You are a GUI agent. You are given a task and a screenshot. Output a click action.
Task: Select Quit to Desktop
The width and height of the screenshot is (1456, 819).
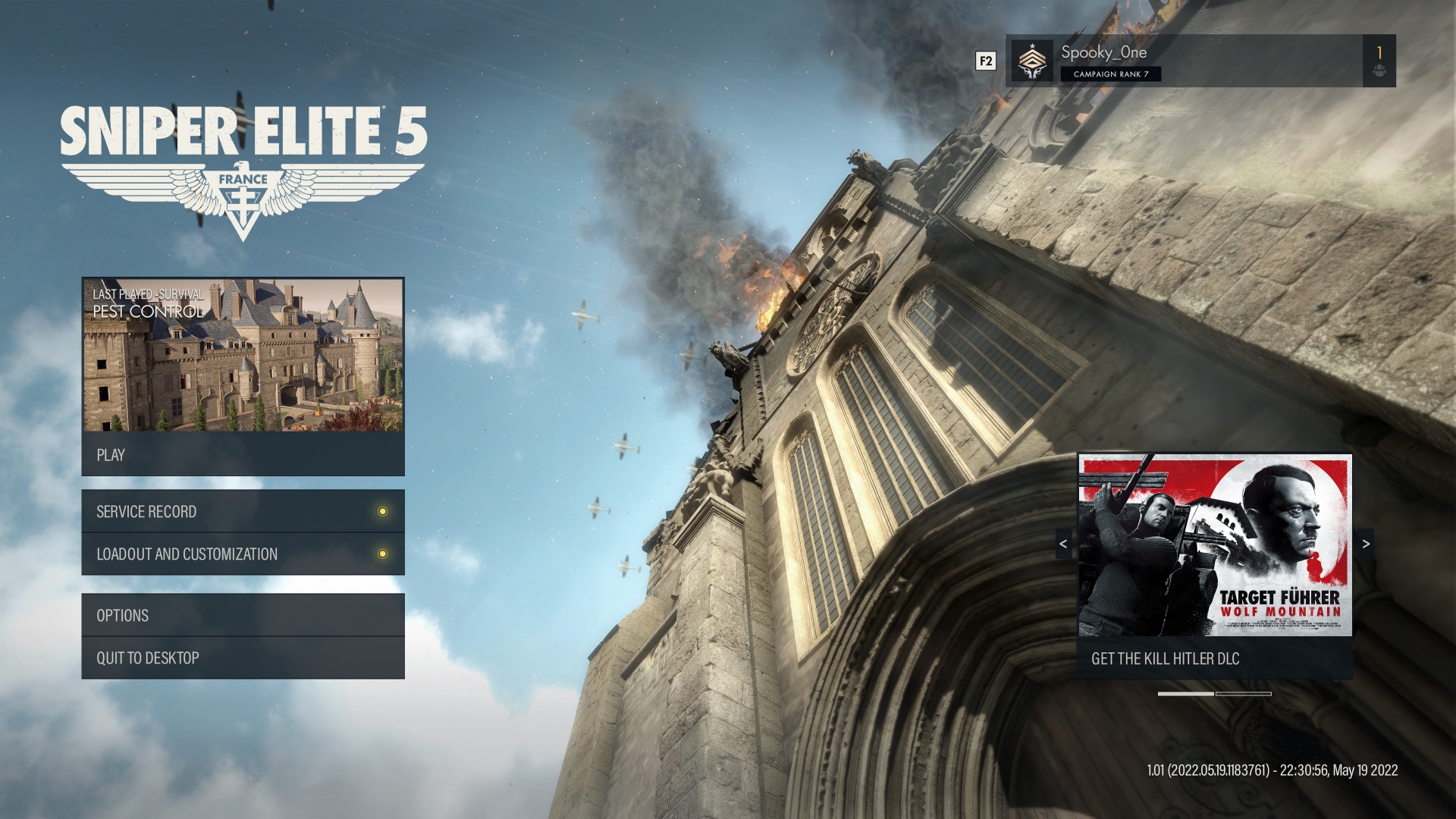[x=243, y=657]
